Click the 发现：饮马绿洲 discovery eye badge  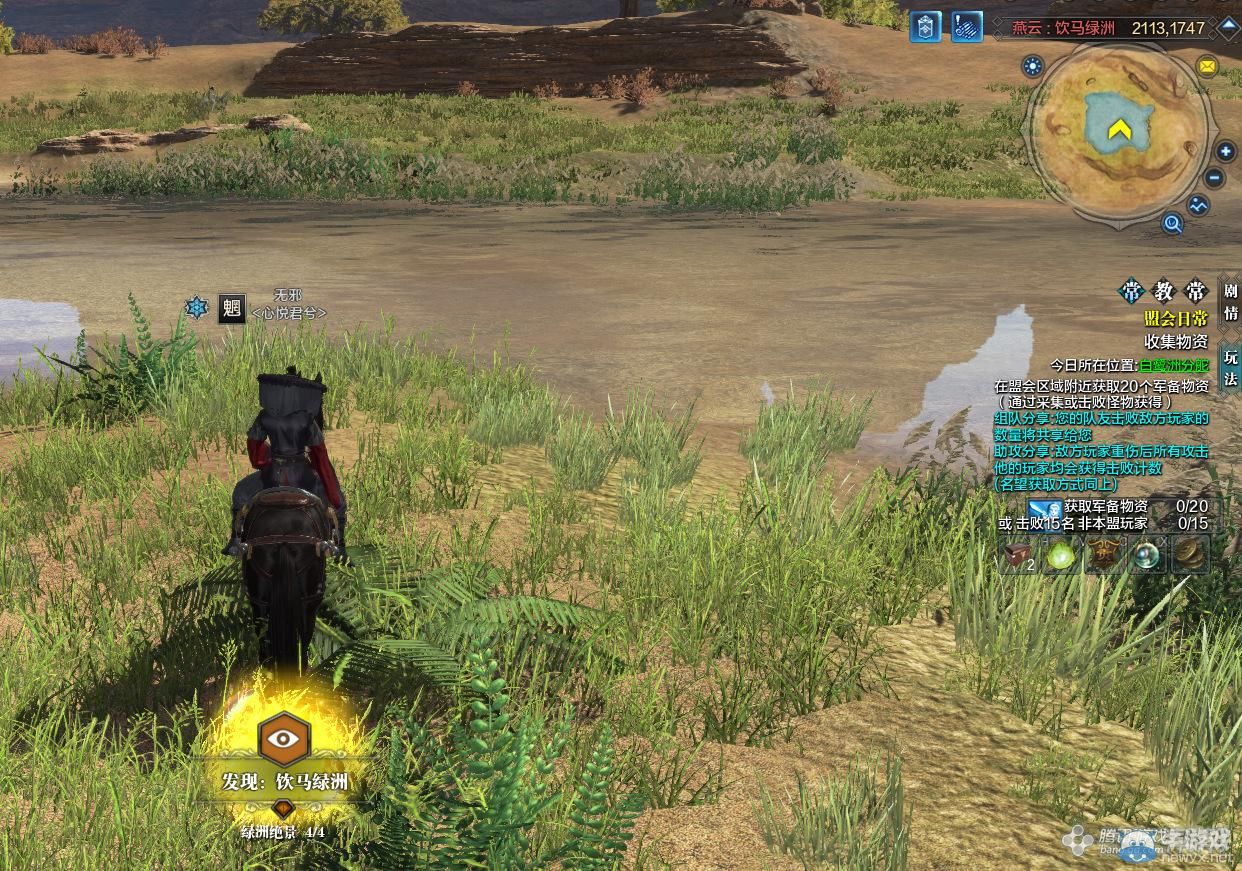pyautogui.click(x=284, y=739)
